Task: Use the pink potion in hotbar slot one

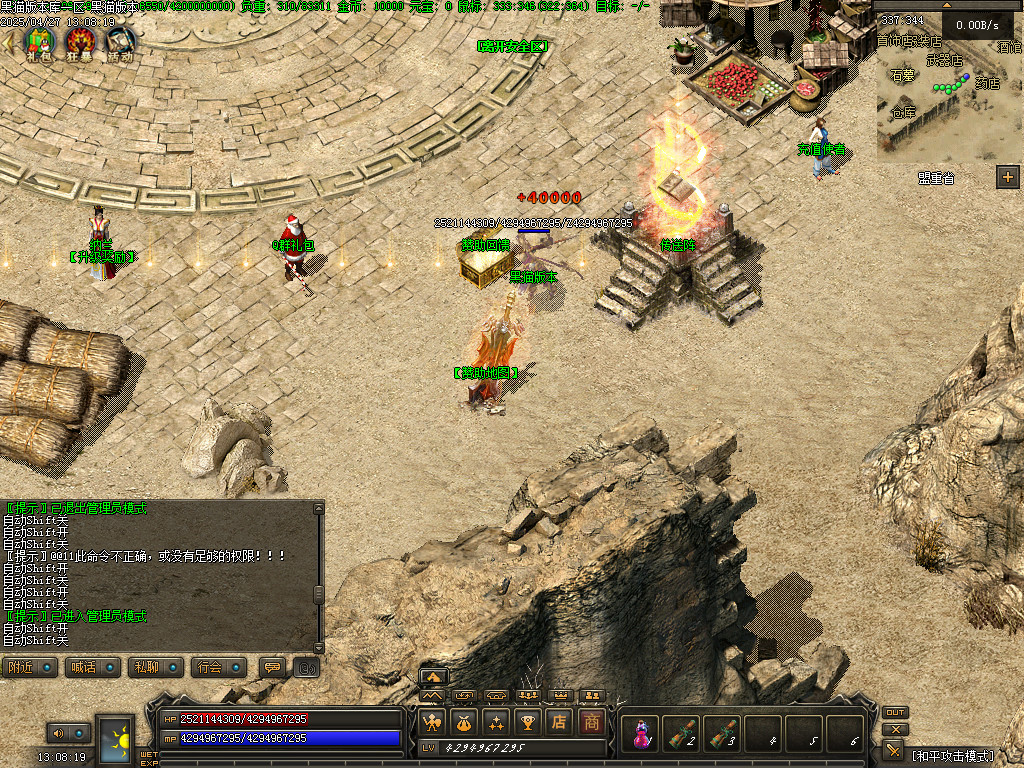Action: [x=639, y=734]
